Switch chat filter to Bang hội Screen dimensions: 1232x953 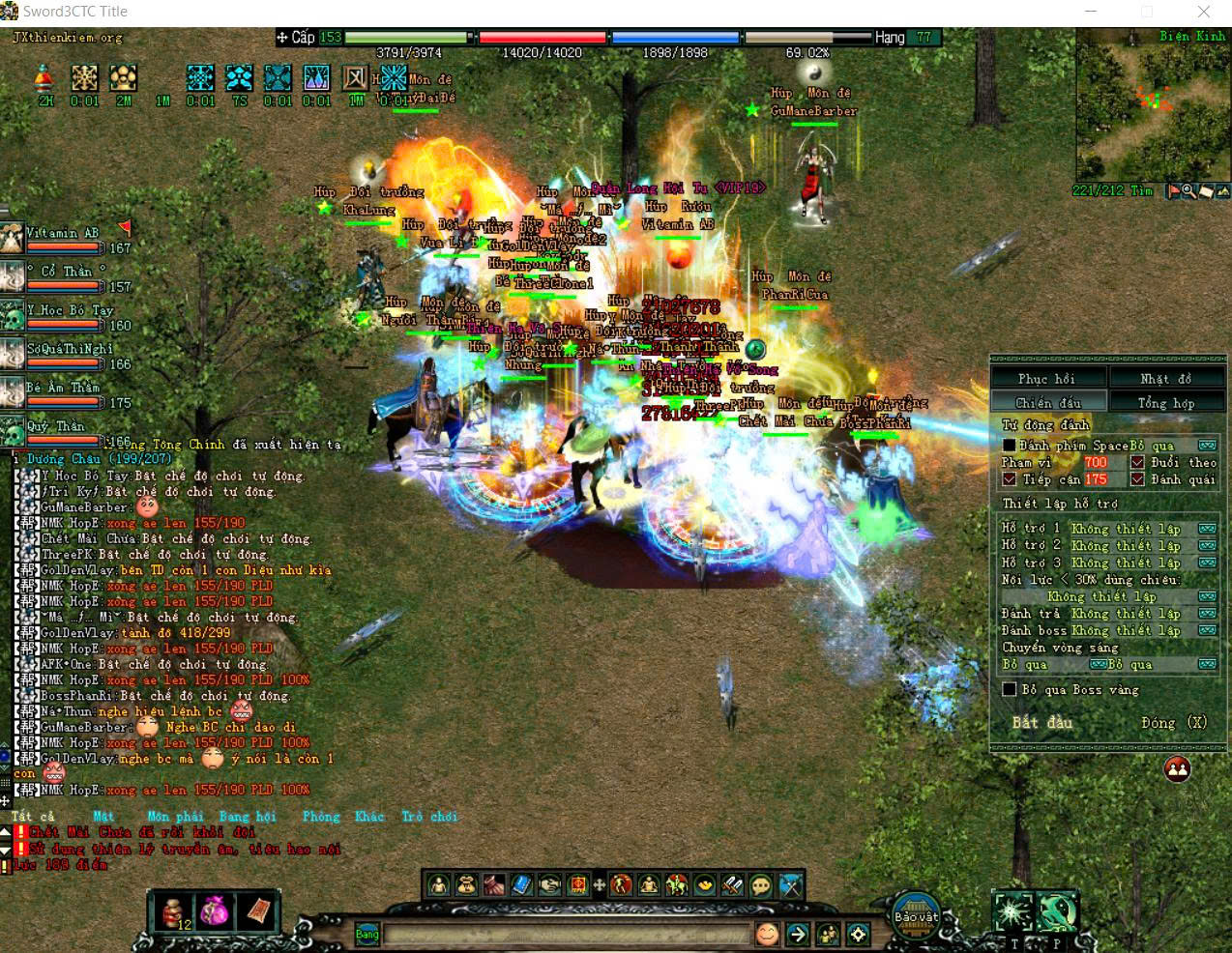pos(248,817)
